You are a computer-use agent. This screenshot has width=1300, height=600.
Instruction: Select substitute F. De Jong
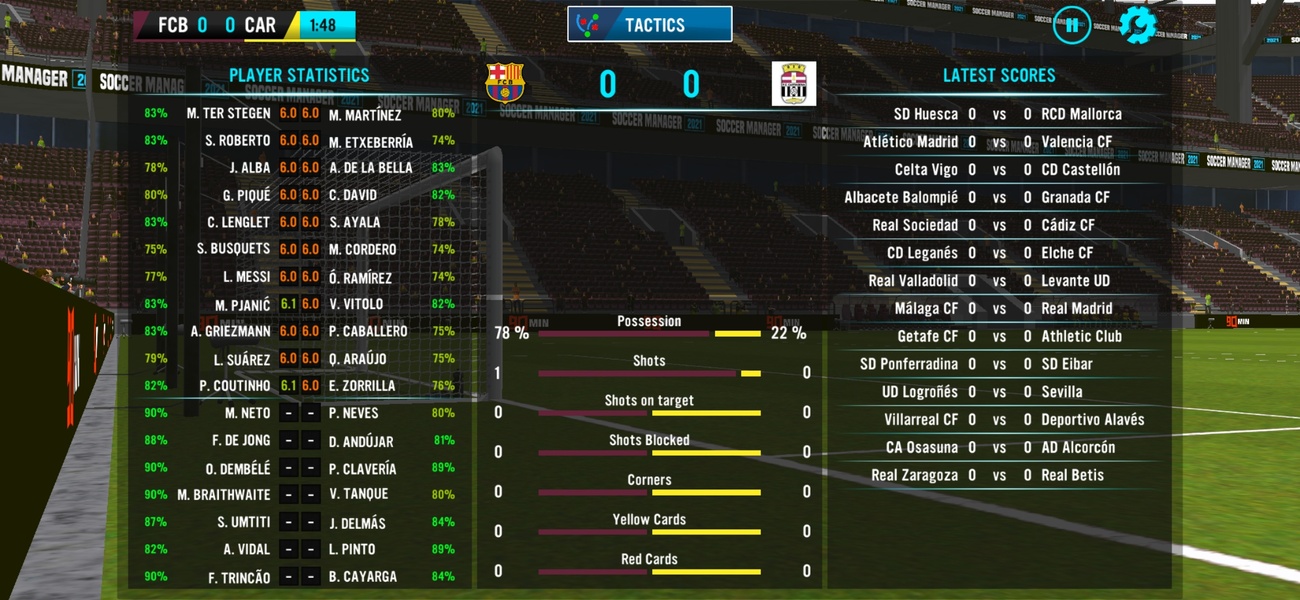[240, 441]
